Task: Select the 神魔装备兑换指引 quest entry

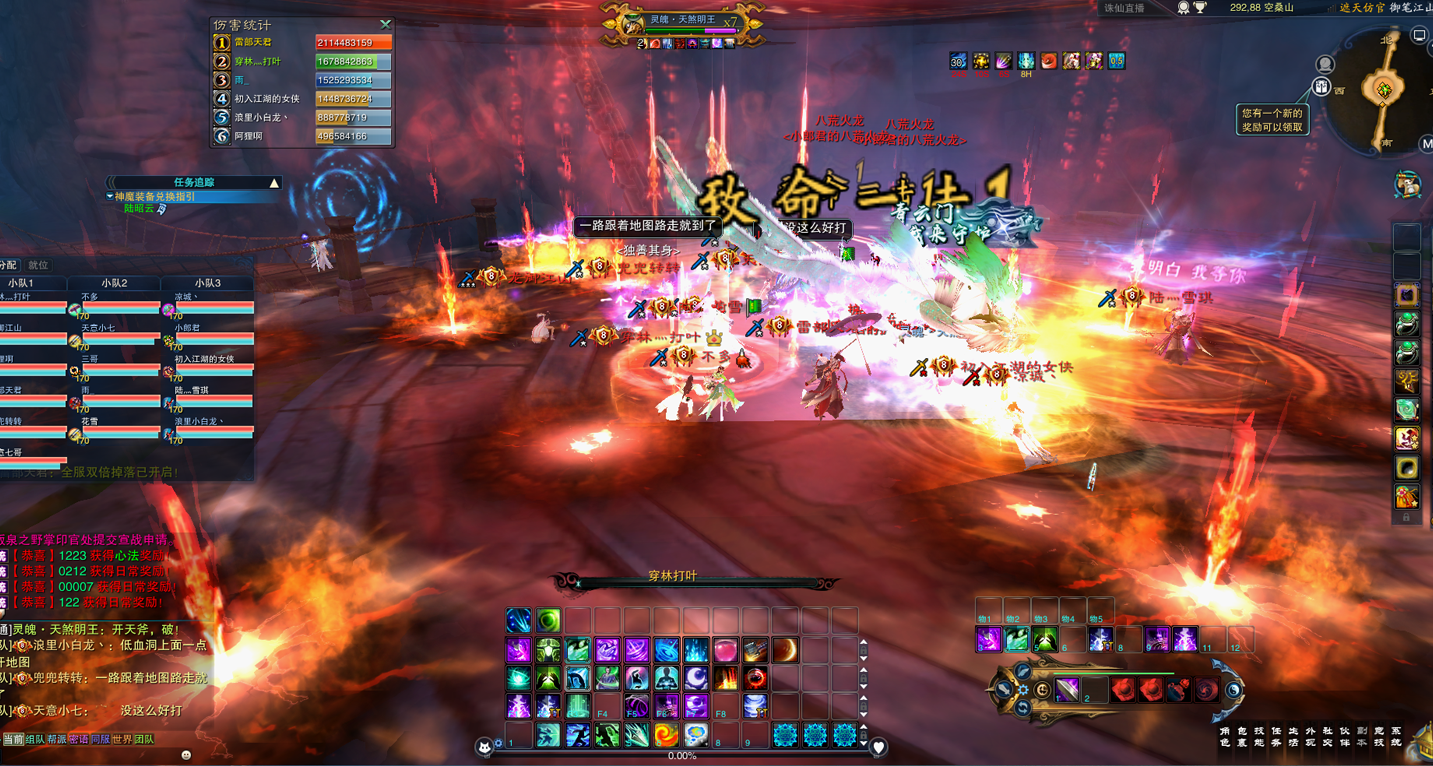Action: pyautogui.click(x=155, y=197)
